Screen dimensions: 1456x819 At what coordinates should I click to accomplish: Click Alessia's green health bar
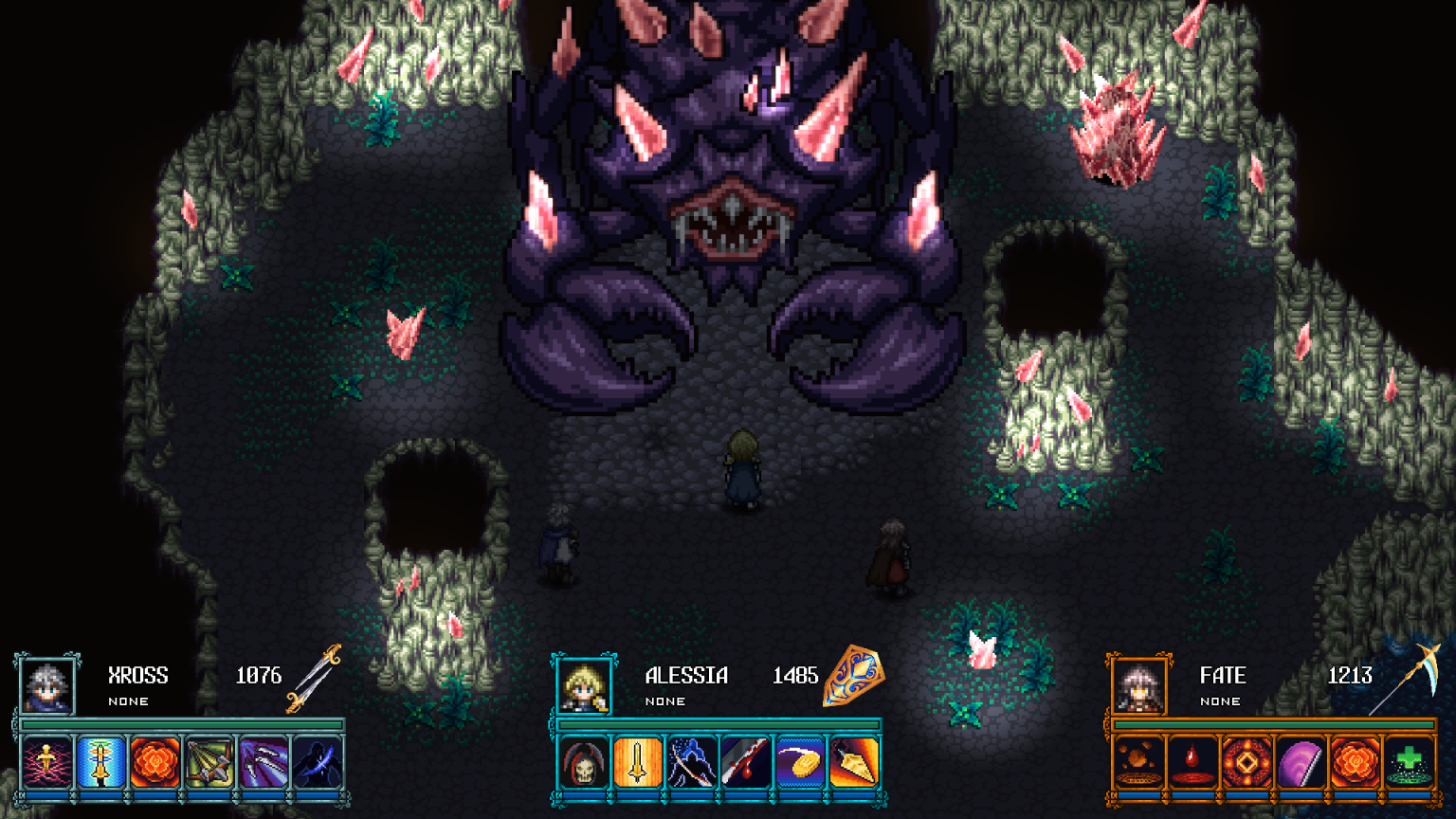(720, 724)
